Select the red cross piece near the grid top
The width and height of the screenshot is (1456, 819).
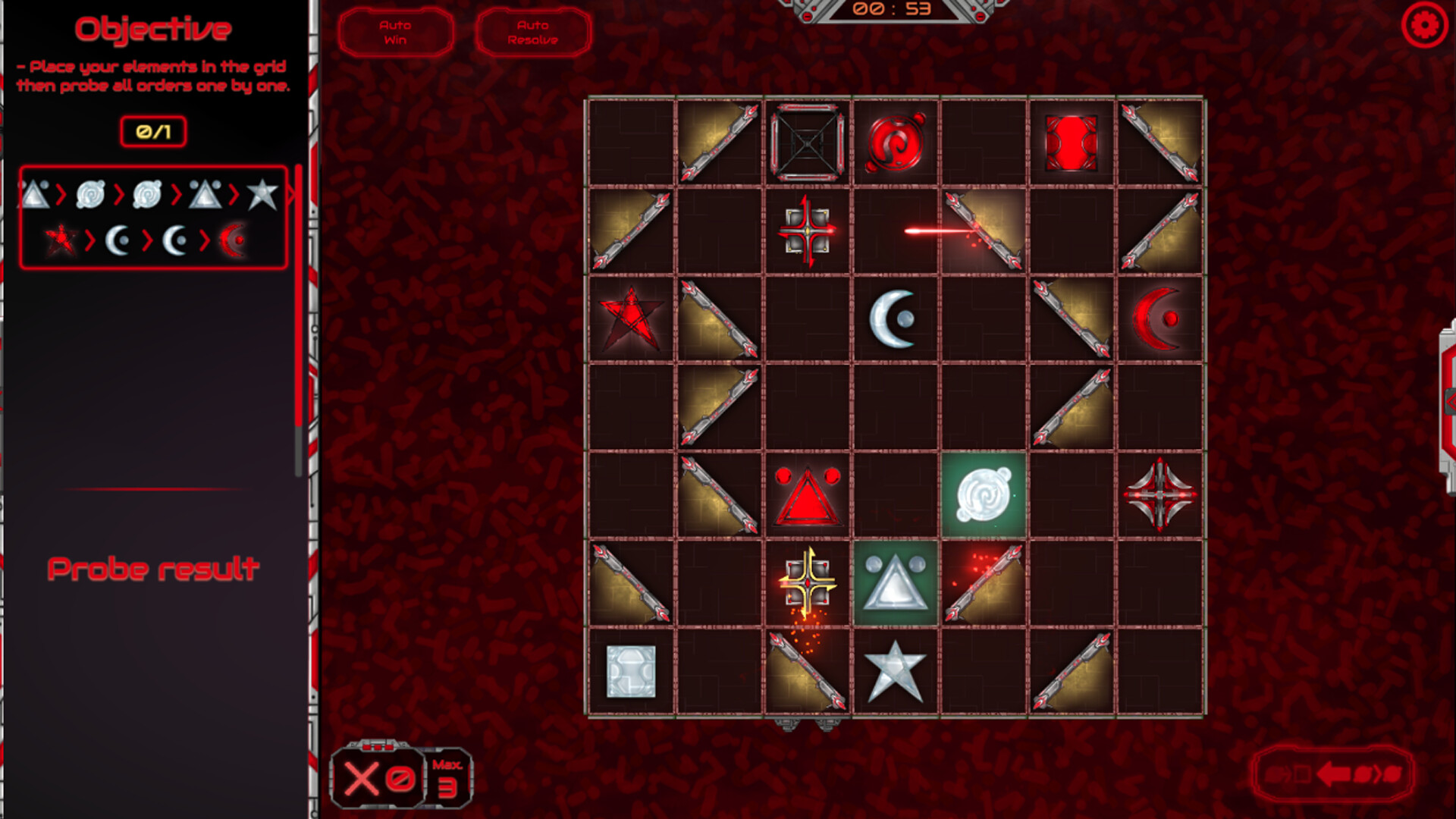click(x=808, y=230)
